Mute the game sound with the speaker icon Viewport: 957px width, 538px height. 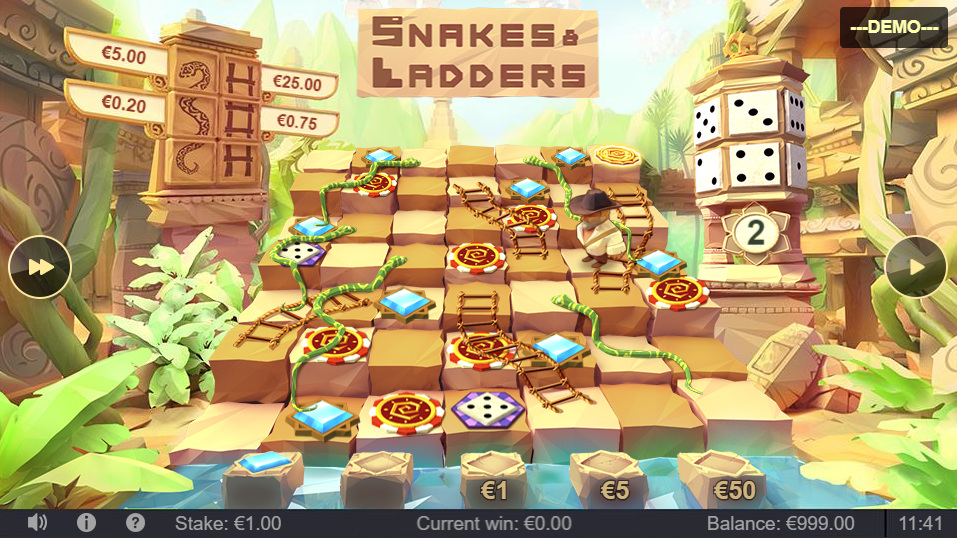coord(38,523)
